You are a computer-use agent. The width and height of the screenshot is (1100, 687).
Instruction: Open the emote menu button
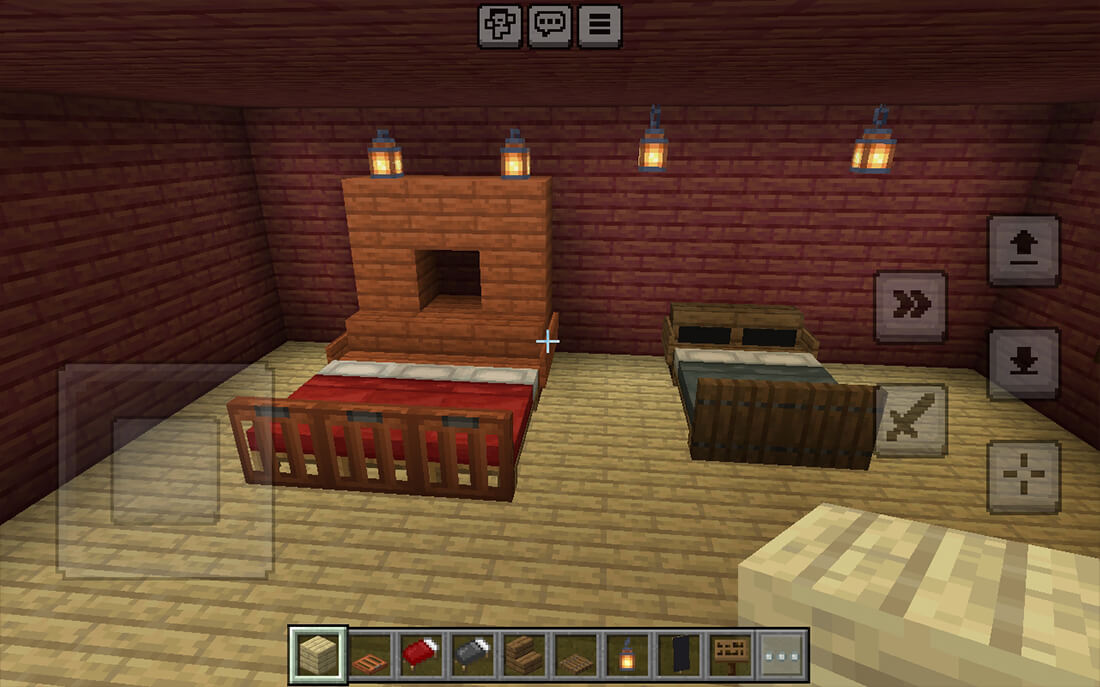(500, 26)
